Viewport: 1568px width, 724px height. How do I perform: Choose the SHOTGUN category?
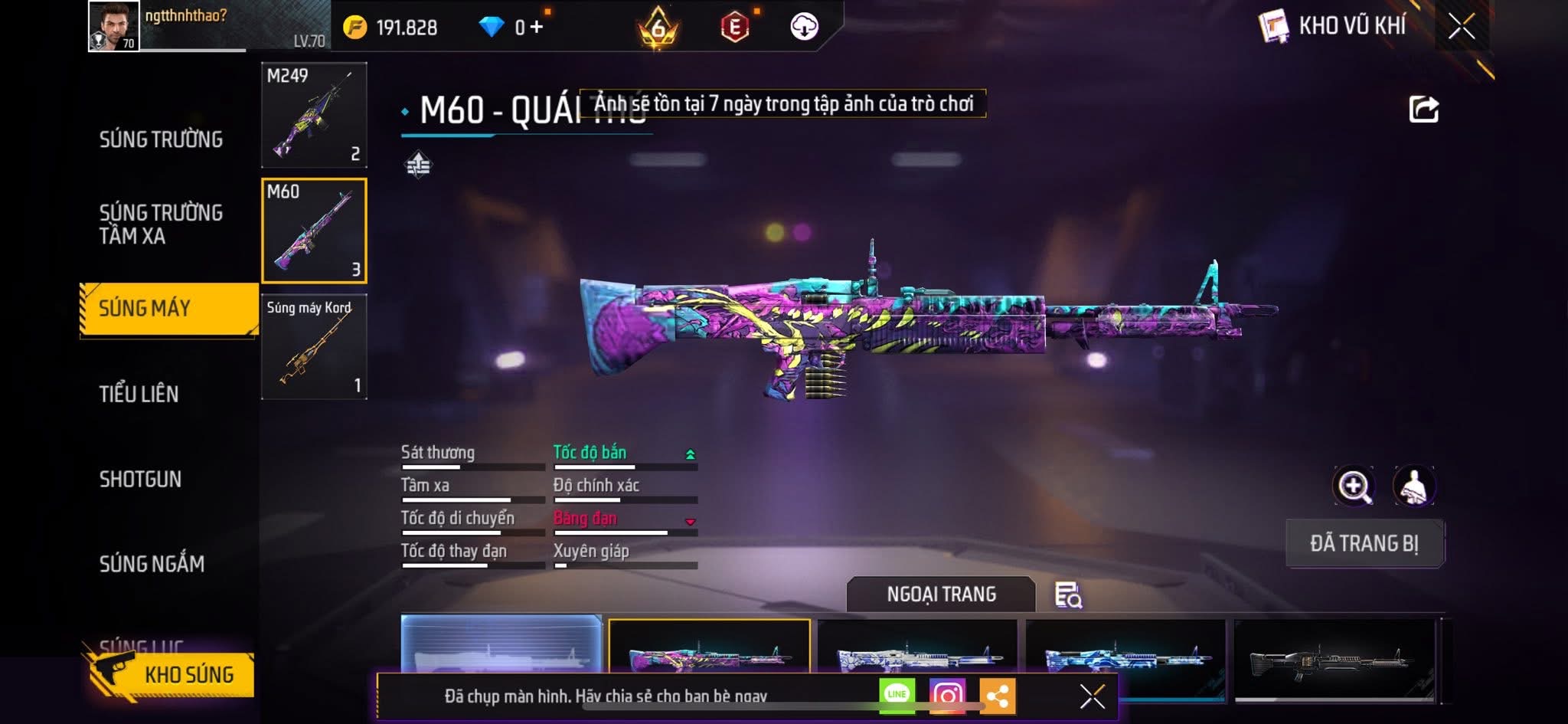(x=140, y=479)
